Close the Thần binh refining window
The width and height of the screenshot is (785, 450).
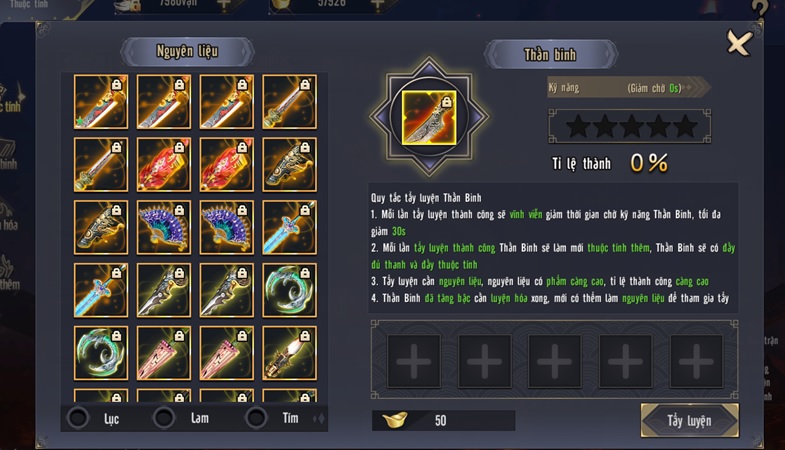click(738, 43)
